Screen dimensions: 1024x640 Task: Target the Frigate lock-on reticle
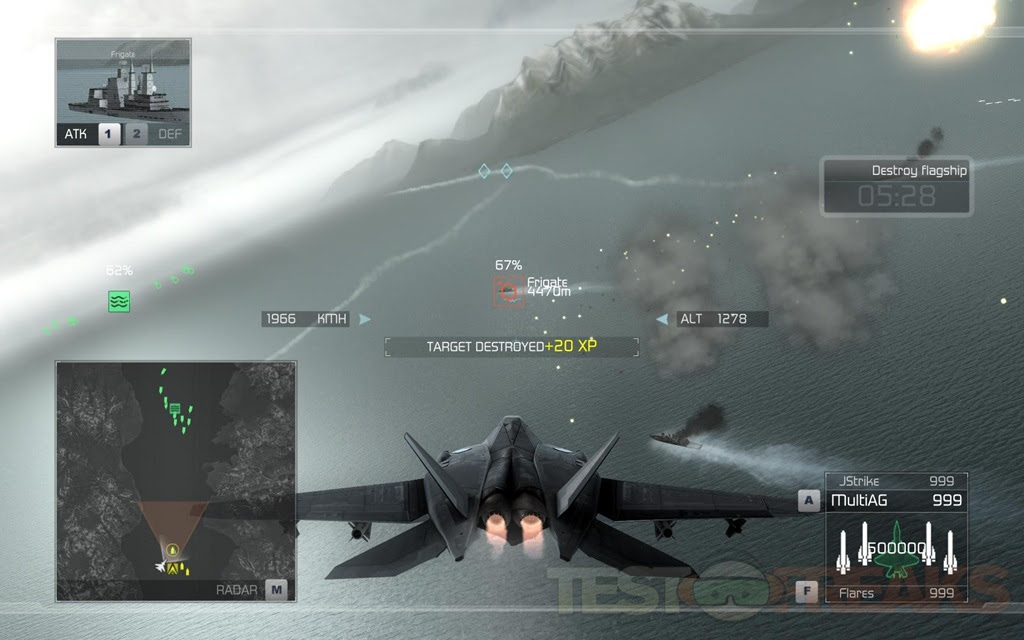pyautogui.click(x=509, y=291)
